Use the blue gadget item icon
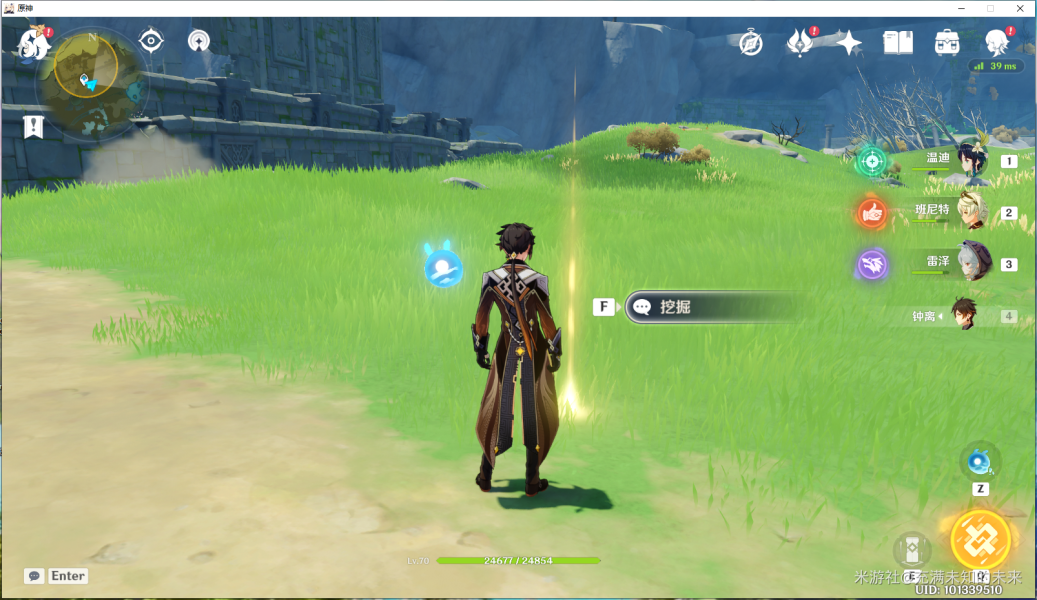 (980, 461)
